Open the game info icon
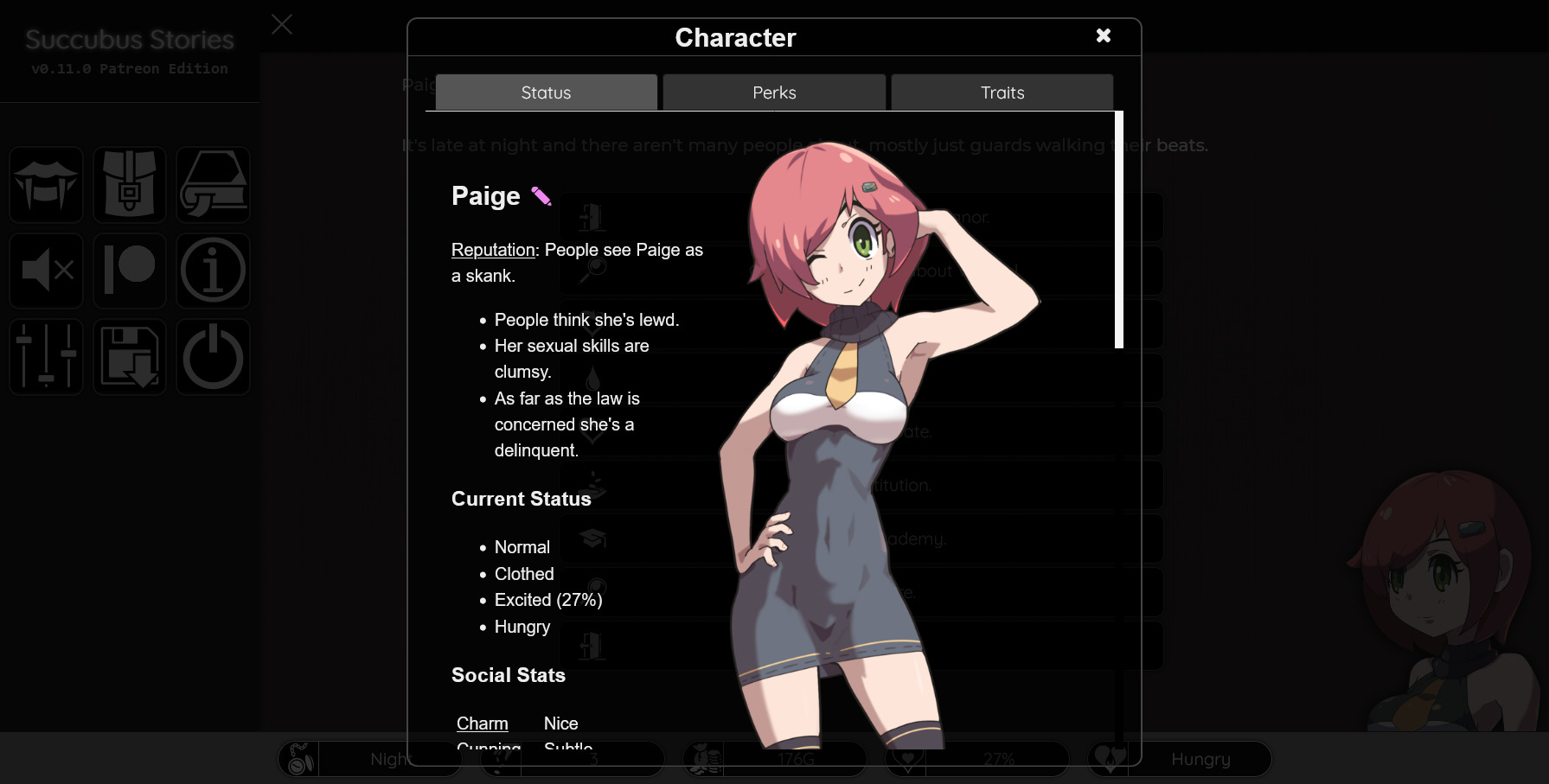This screenshot has width=1549, height=784. click(213, 271)
